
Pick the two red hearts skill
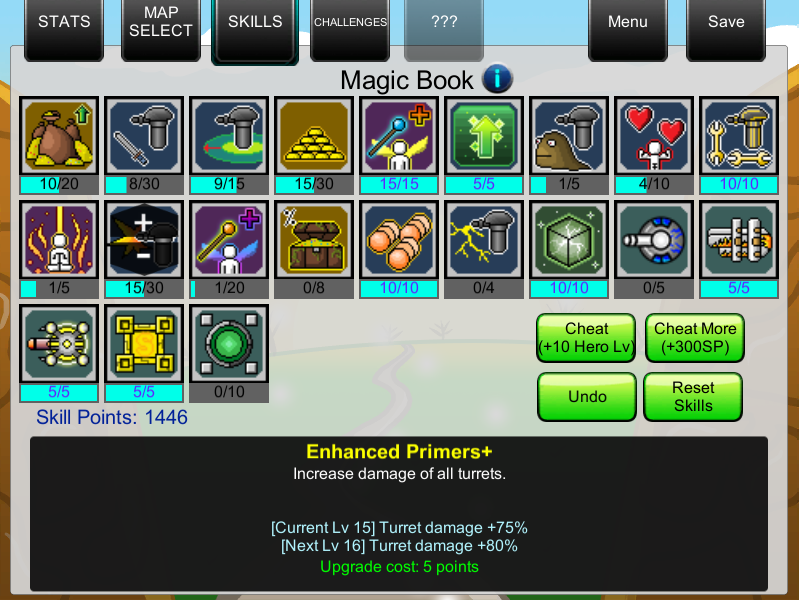coord(654,136)
